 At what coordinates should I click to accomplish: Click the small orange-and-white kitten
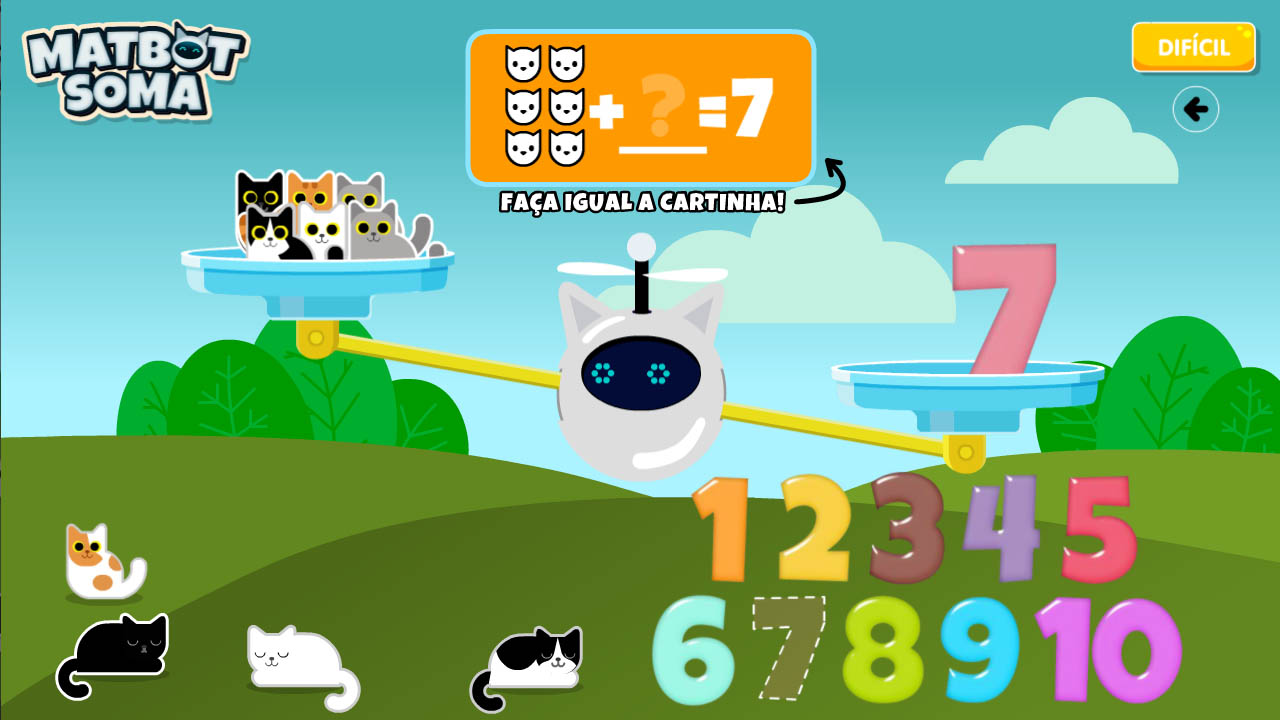tap(95, 560)
